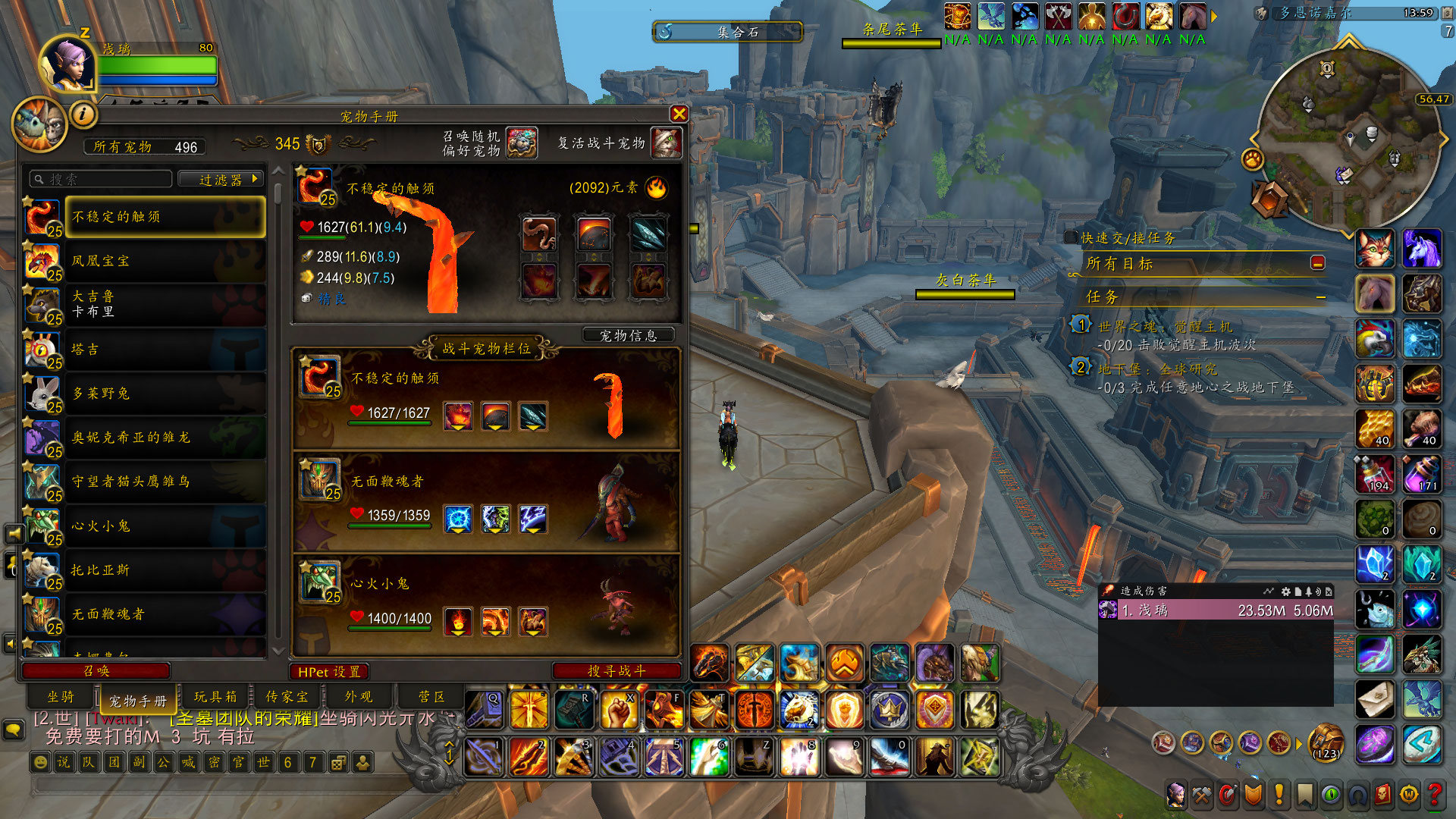The width and height of the screenshot is (1456, 819).
Task: Click the 召唤随机偏好宠物 summon random pet icon
Action: tap(522, 143)
